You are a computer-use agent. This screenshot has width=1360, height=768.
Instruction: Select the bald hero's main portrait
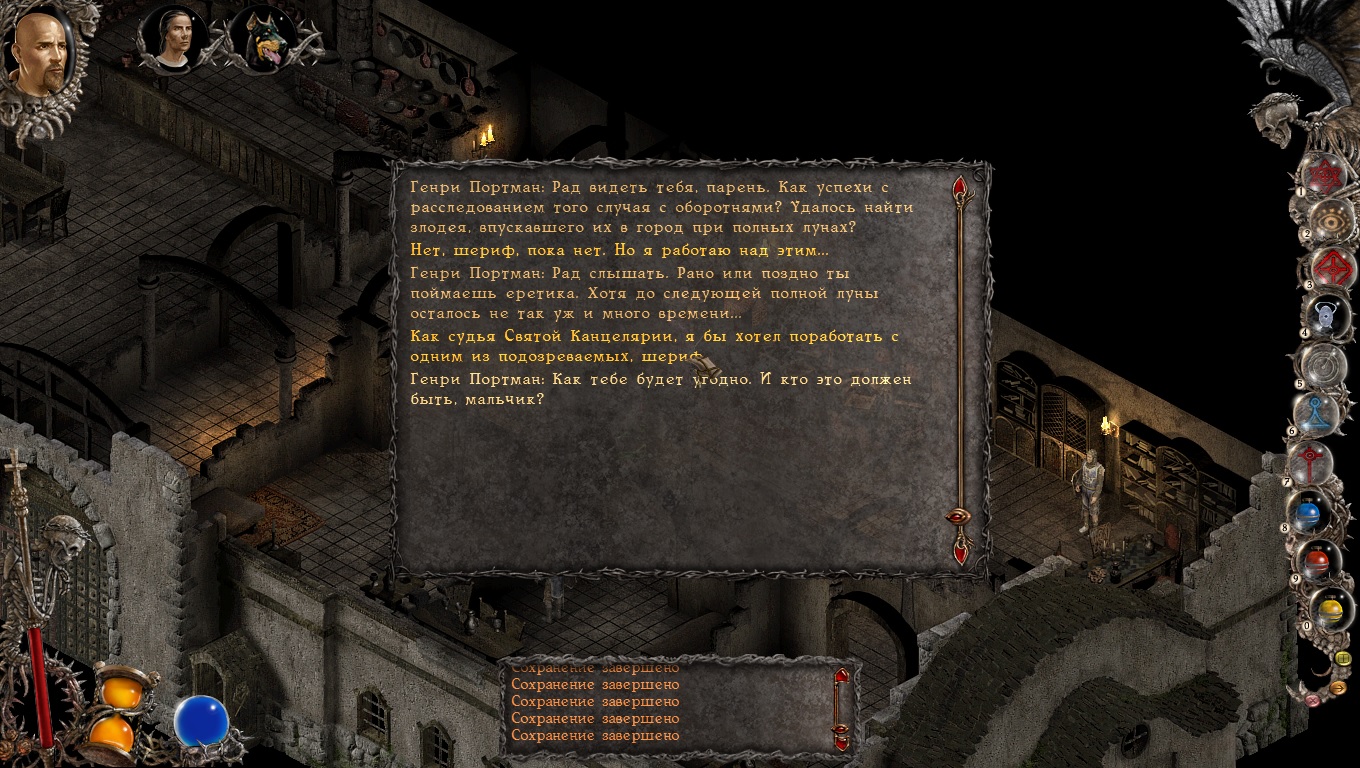tap(39, 55)
